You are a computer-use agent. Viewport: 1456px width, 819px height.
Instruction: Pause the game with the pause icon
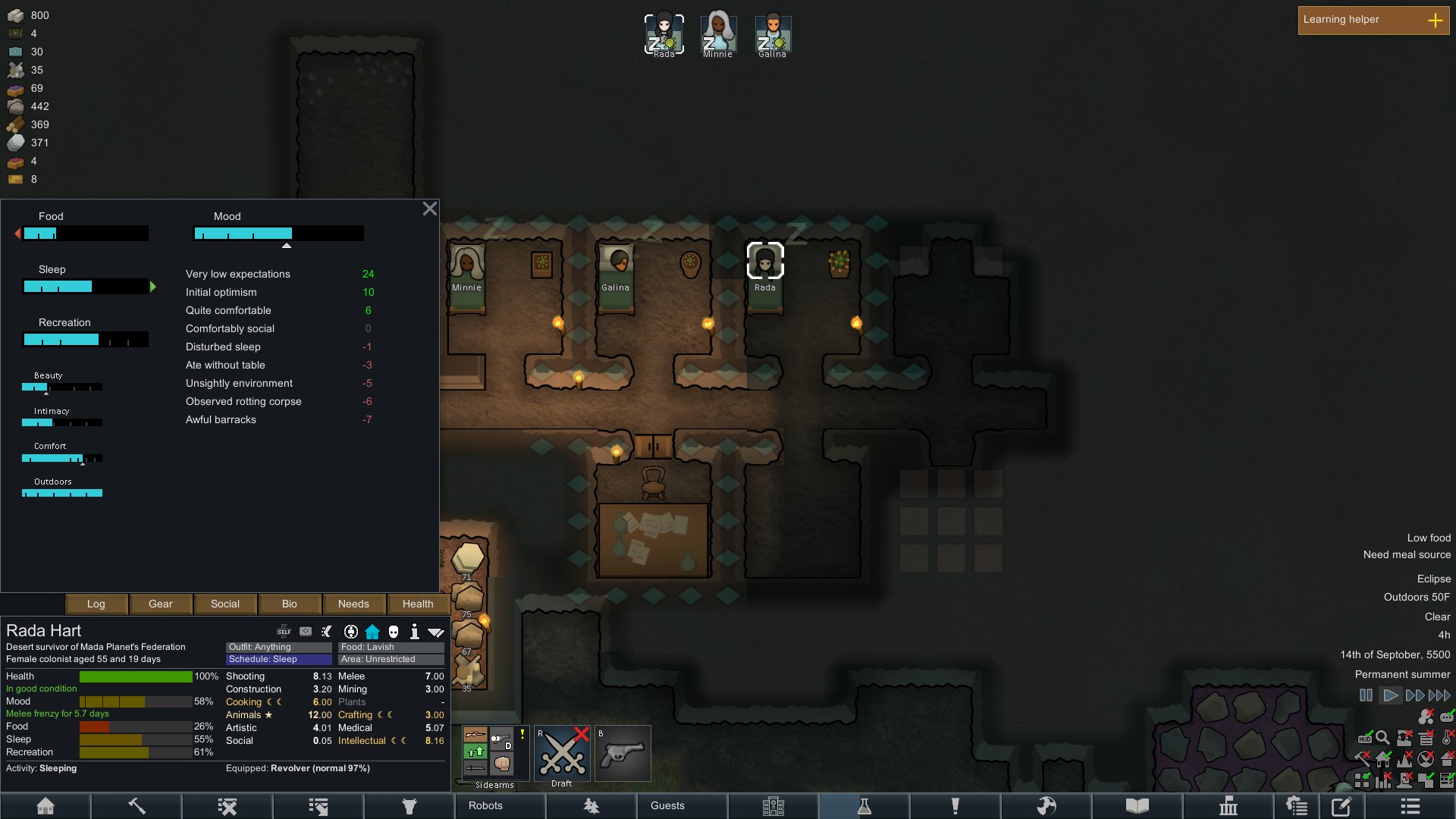(1366, 695)
